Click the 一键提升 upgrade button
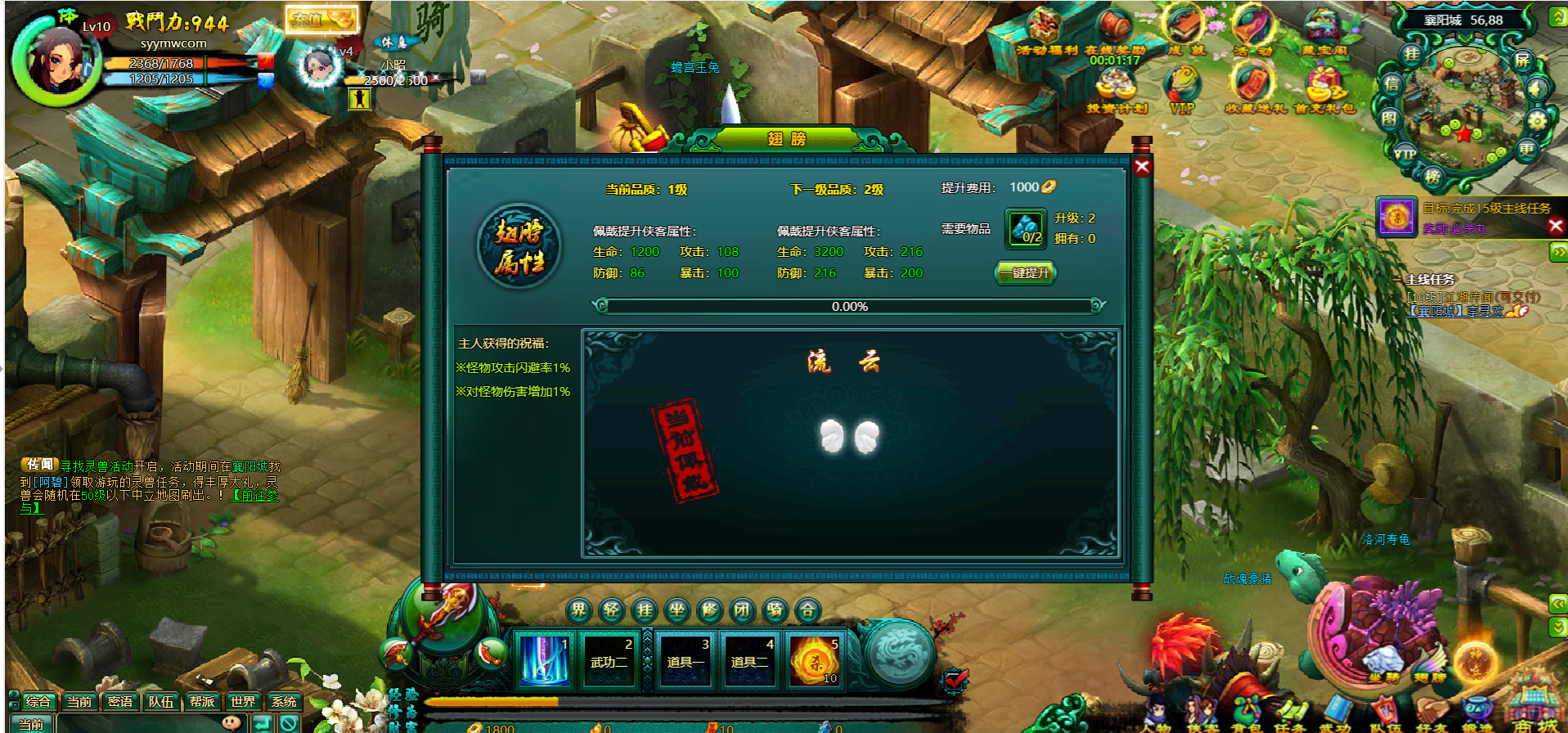 click(1026, 272)
